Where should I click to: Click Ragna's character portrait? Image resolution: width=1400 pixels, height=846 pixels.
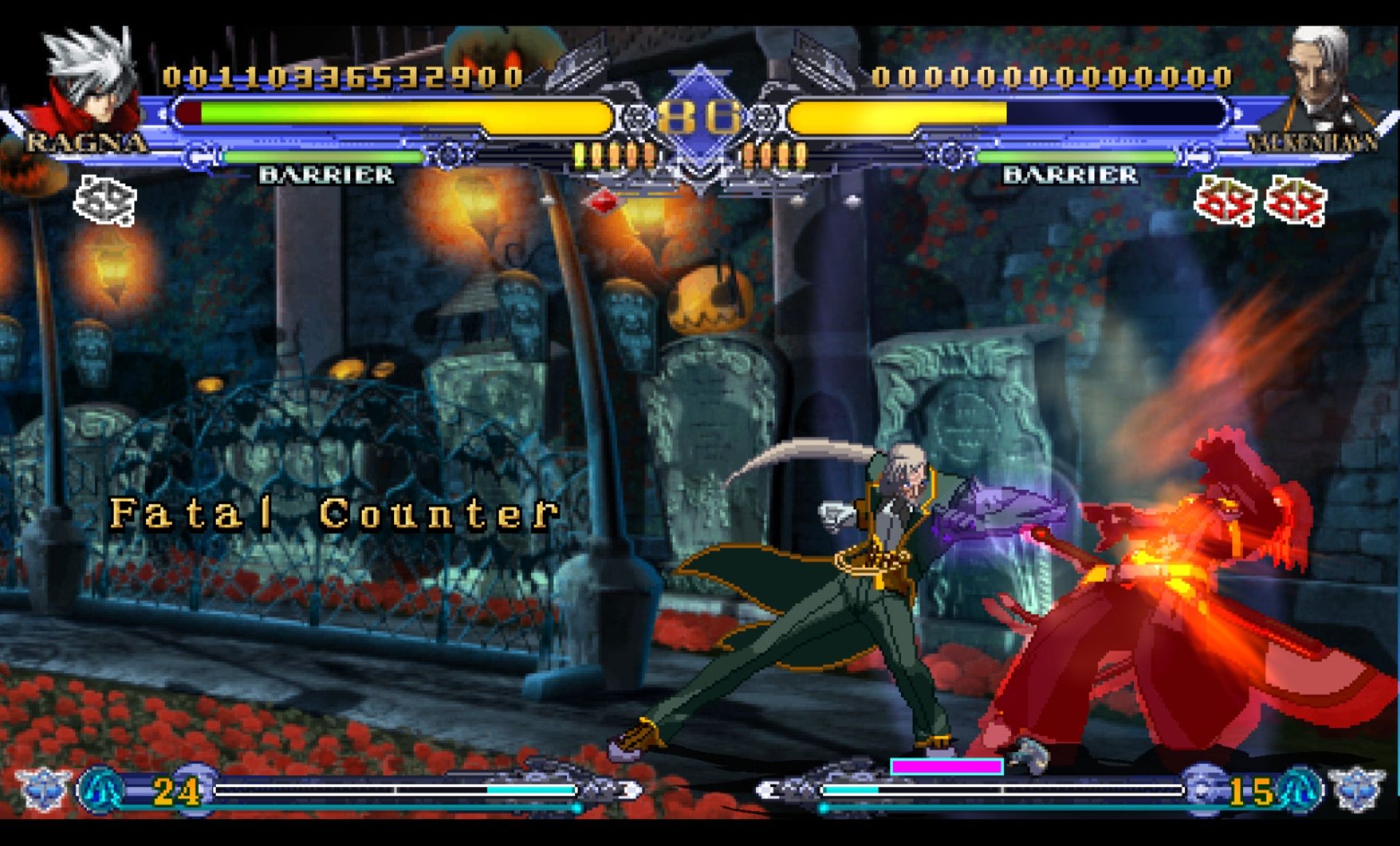pyautogui.click(x=89, y=80)
